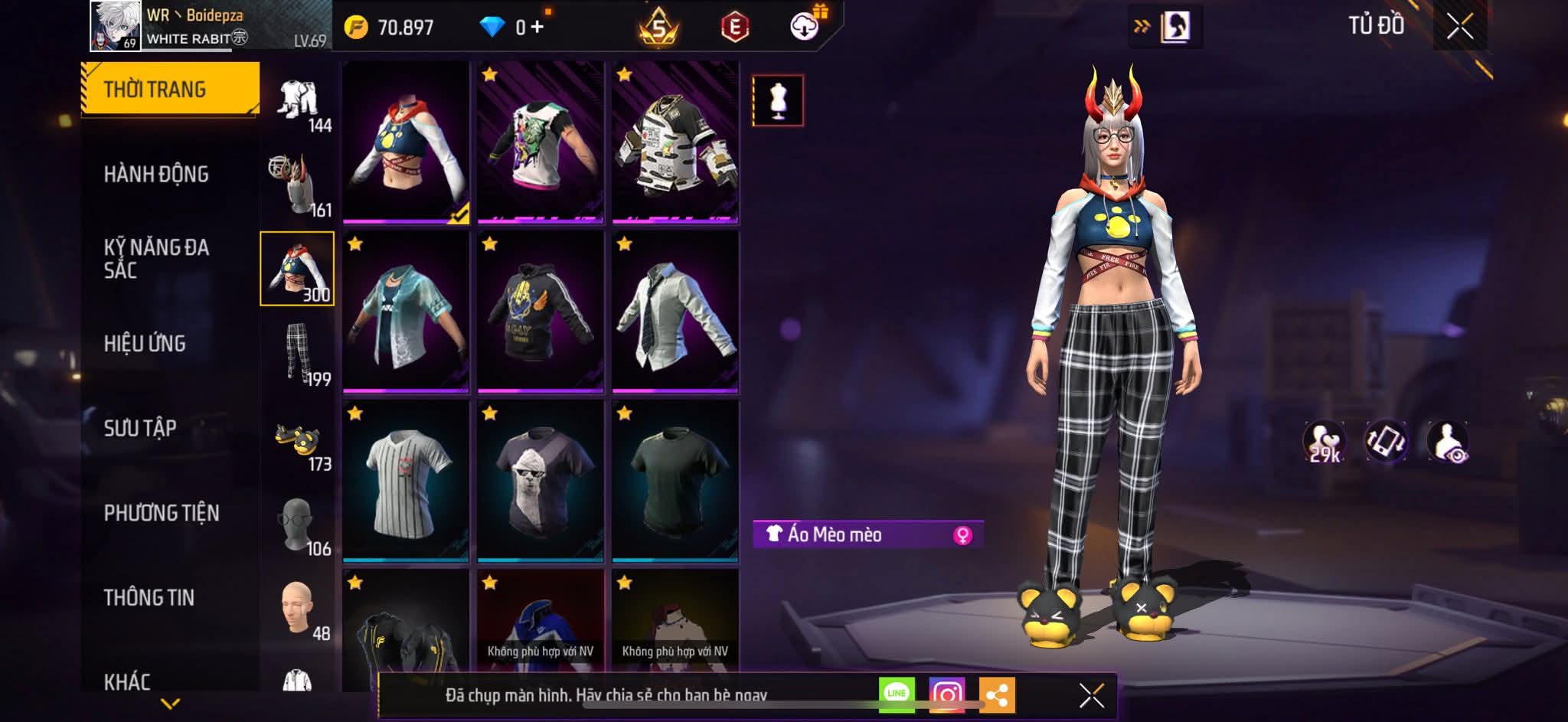
Task: Share screenshot via LINE app
Action: pos(897,694)
